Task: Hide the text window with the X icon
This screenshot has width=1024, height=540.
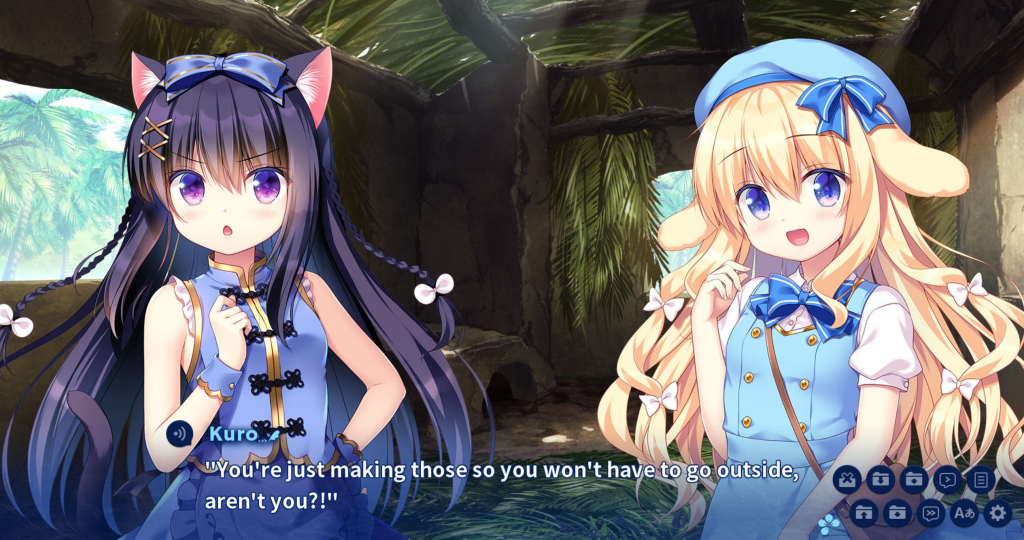Action: tap(846, 480)
